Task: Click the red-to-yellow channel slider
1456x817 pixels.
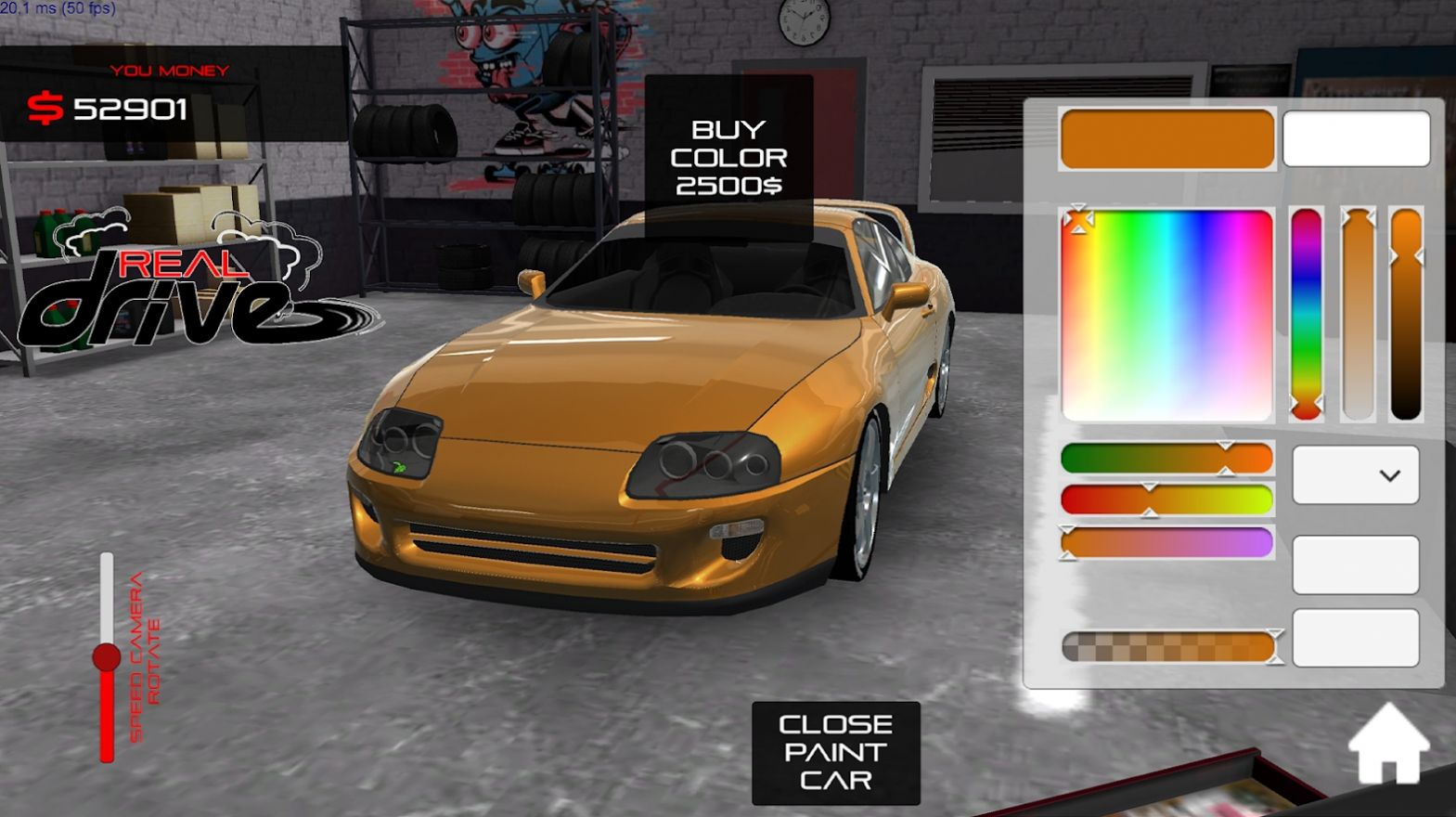Action: click(1167, 499)
